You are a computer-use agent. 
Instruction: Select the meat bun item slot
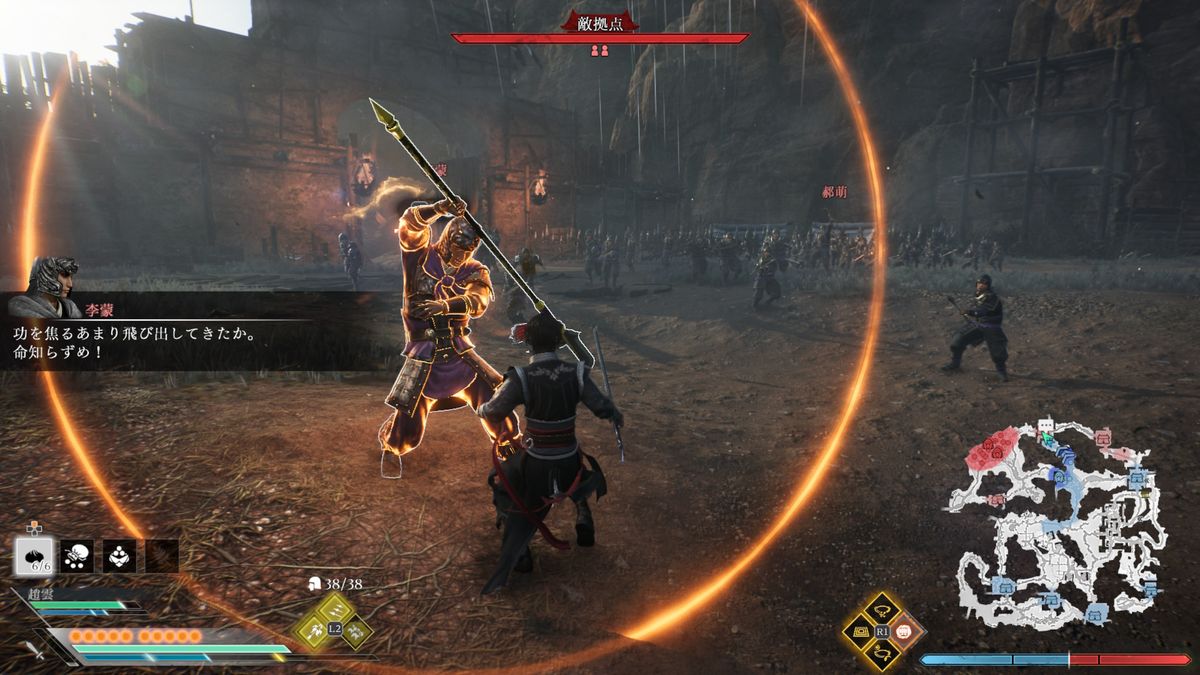(36, 556)
